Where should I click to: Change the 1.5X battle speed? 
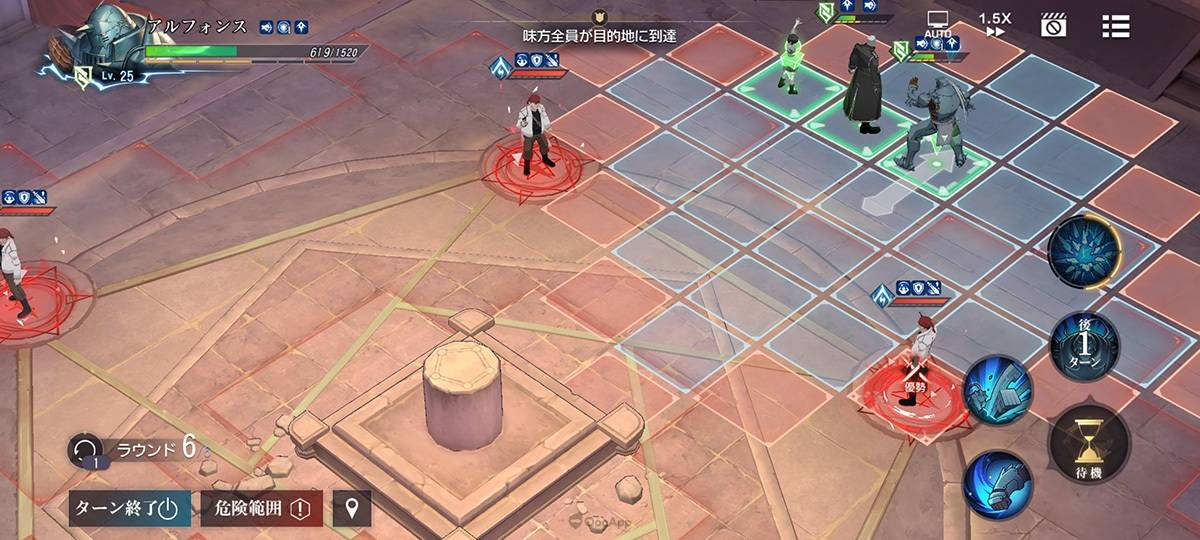993,24
